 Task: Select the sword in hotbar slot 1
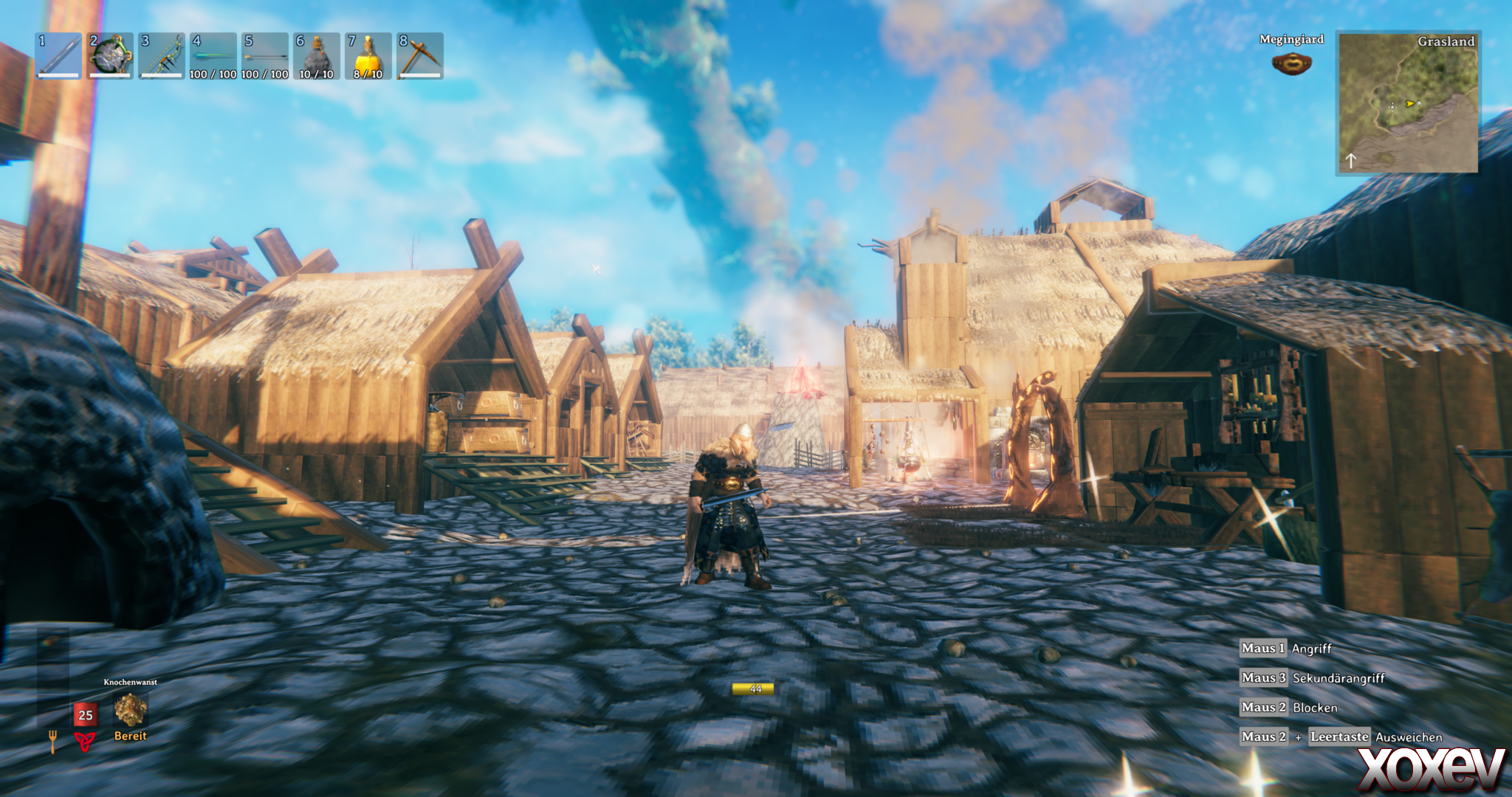59,56
